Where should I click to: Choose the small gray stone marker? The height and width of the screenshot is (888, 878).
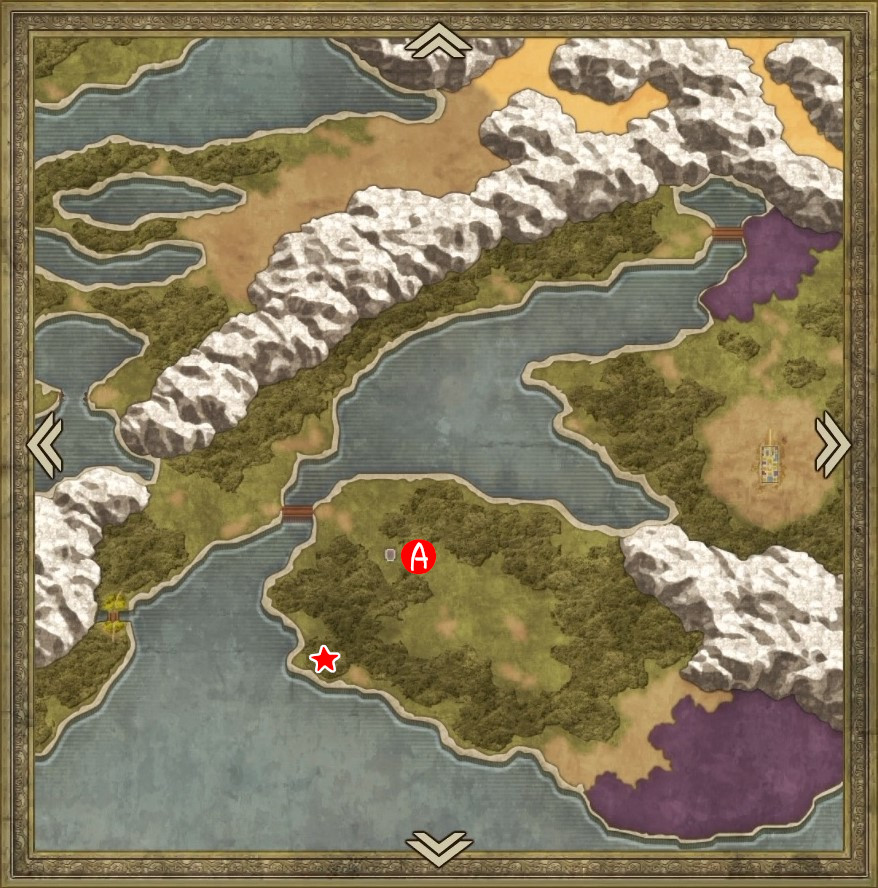click(391, 555)
